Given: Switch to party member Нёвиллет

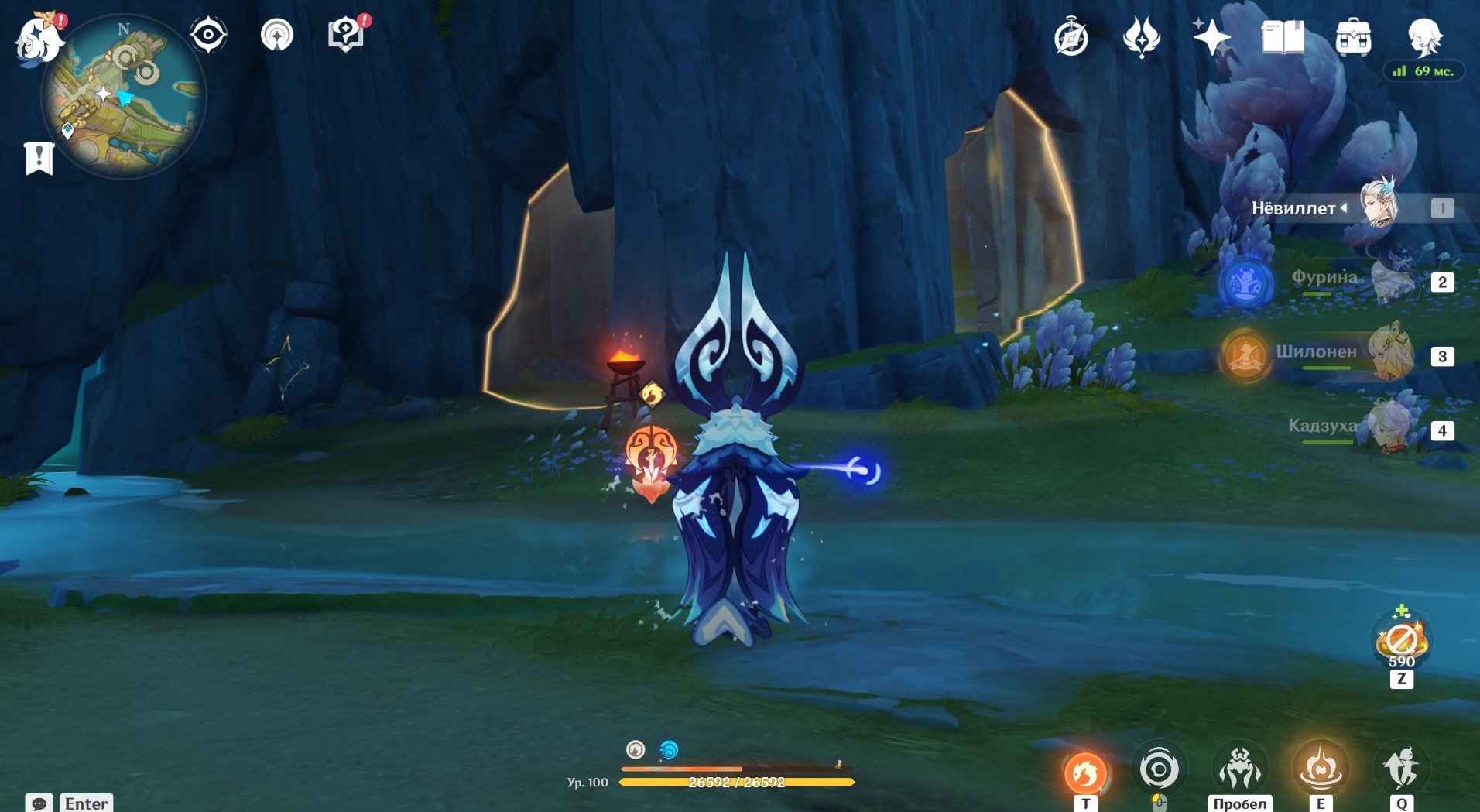Looking at the screenshot, I should (1378, 207).
